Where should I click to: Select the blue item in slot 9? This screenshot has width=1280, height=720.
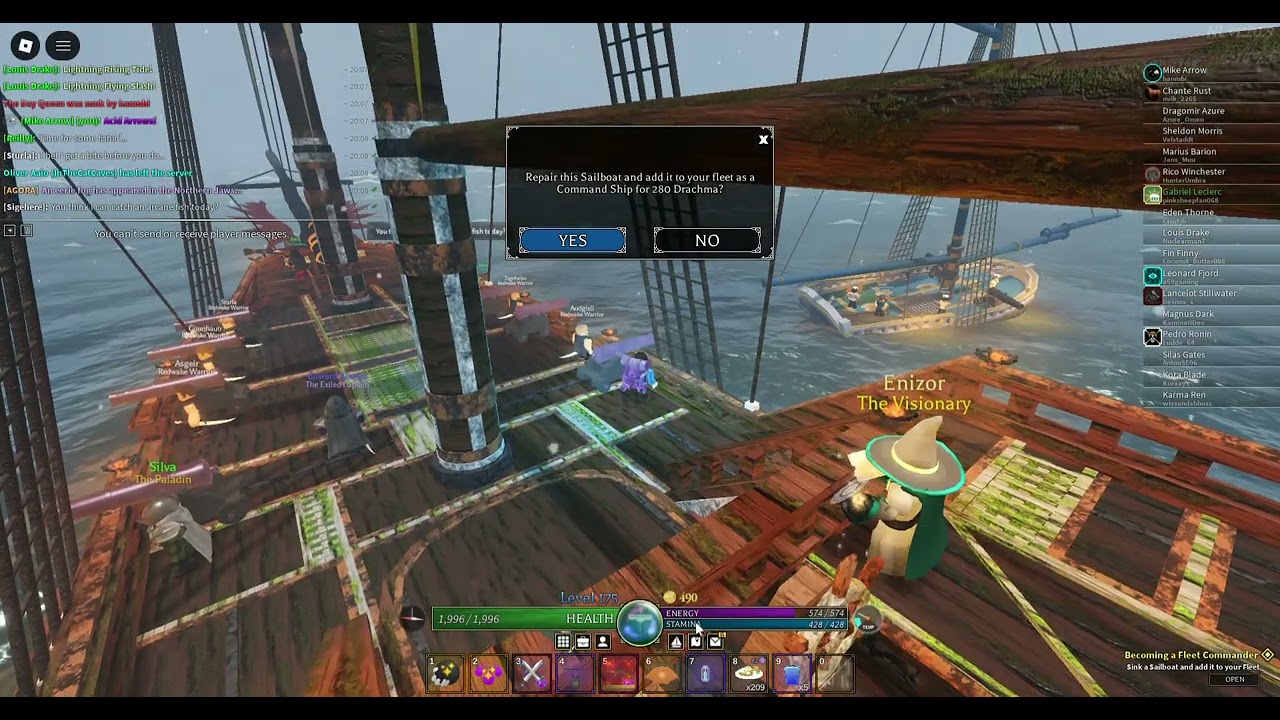[x=791, y=674]
